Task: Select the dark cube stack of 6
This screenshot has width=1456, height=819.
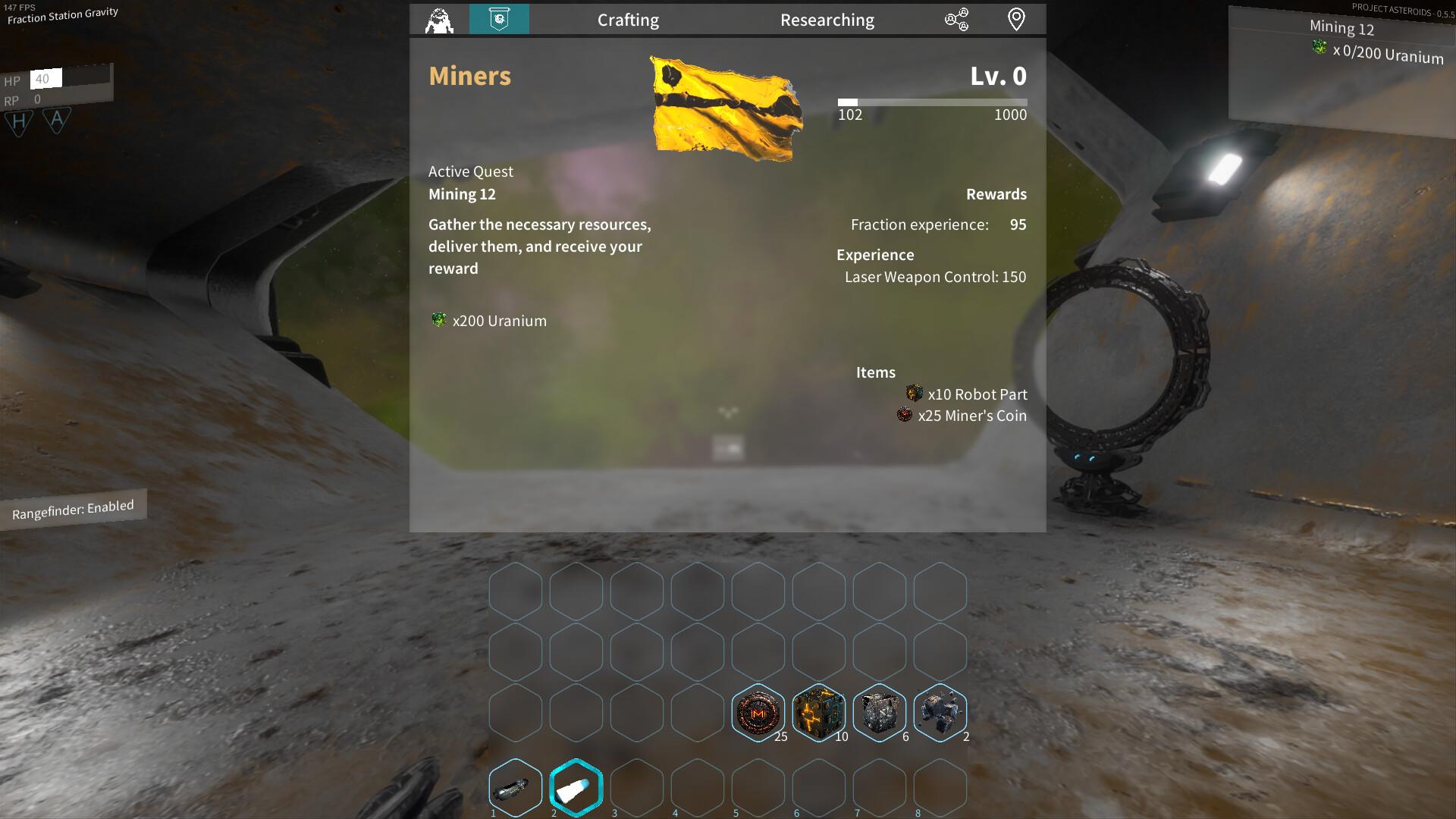Action: (x=880, y=712)
